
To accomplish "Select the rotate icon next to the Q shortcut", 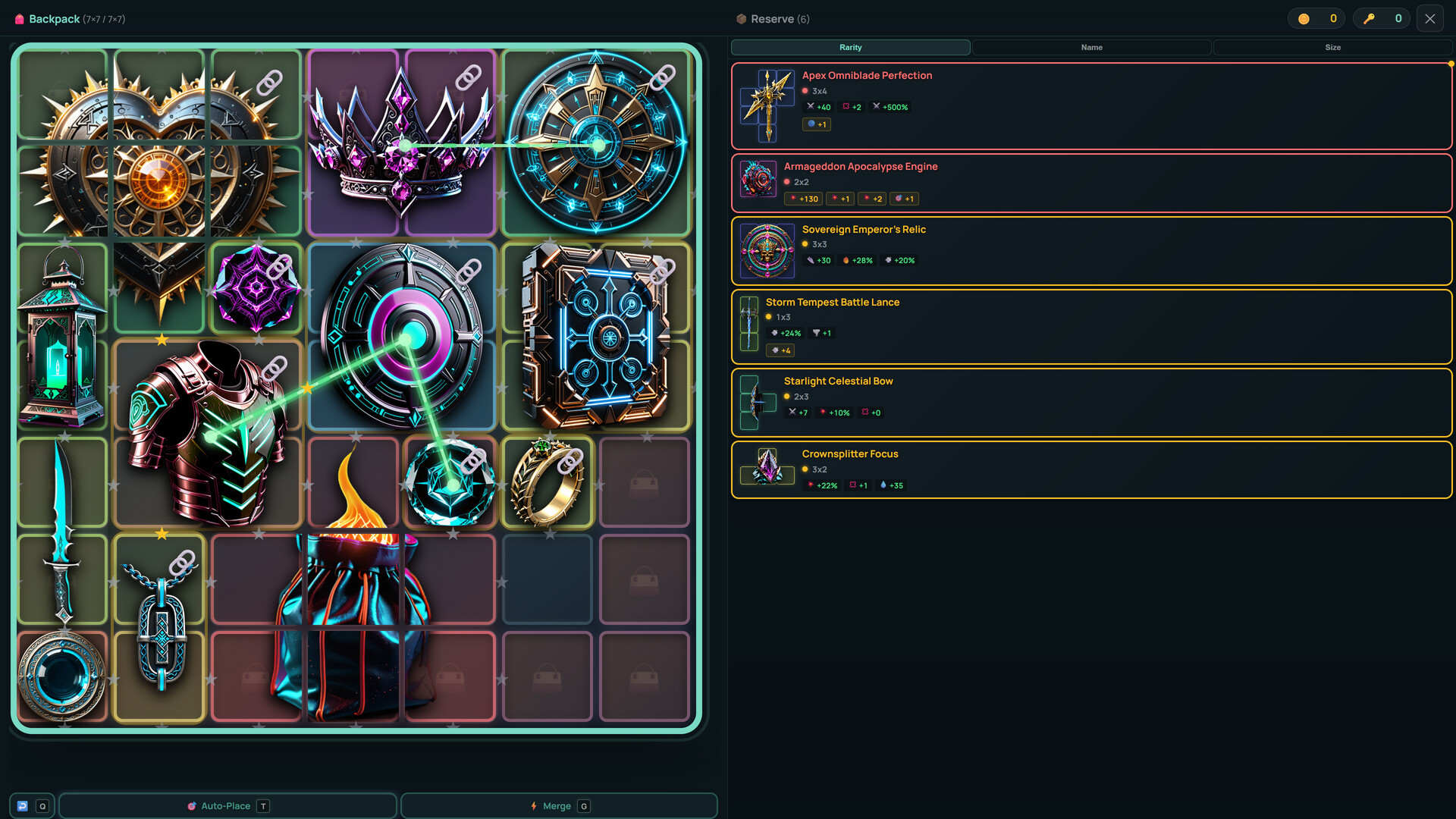I will coord(23,805).
